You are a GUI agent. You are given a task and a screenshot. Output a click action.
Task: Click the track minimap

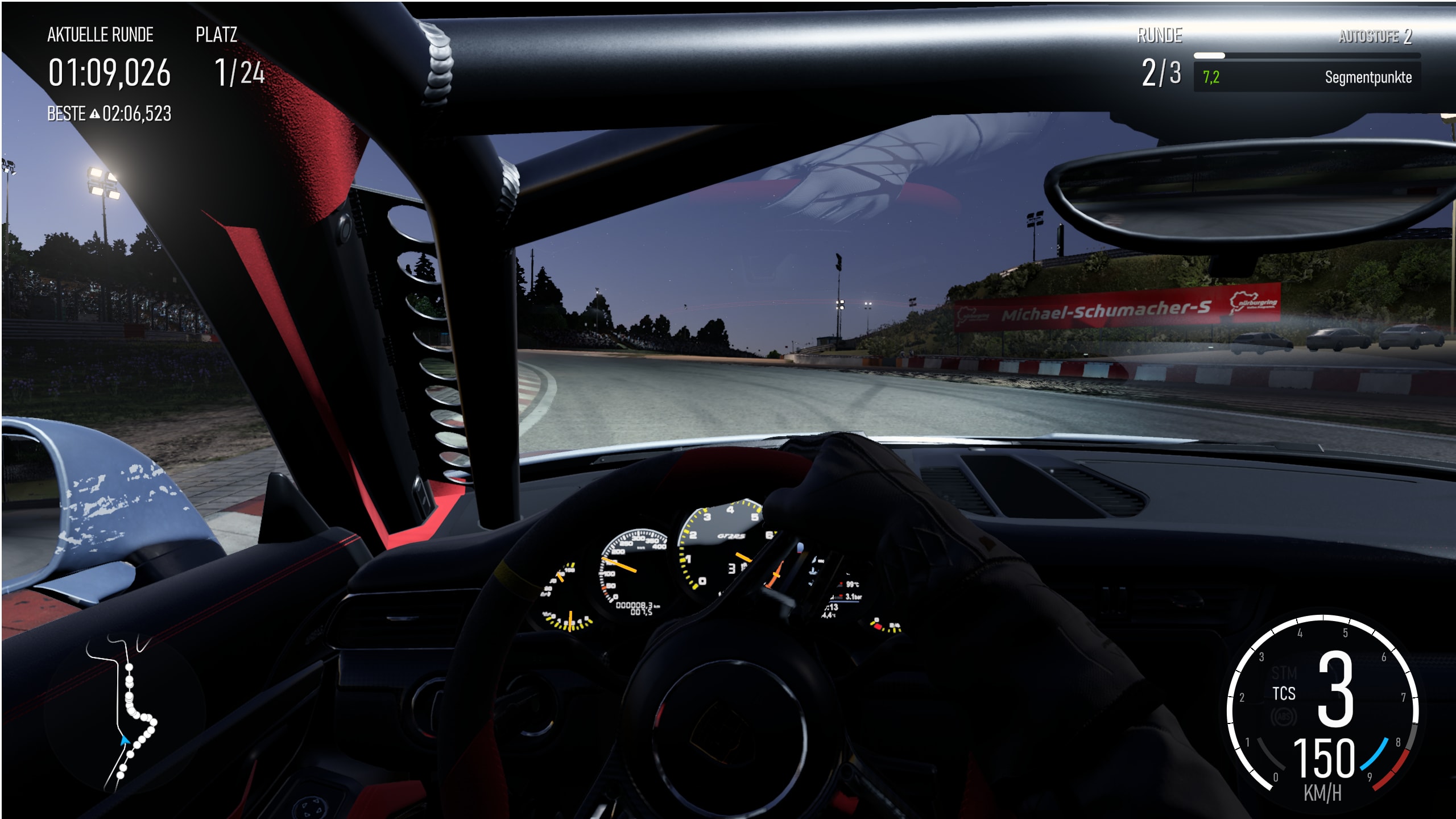coord(123,715)
